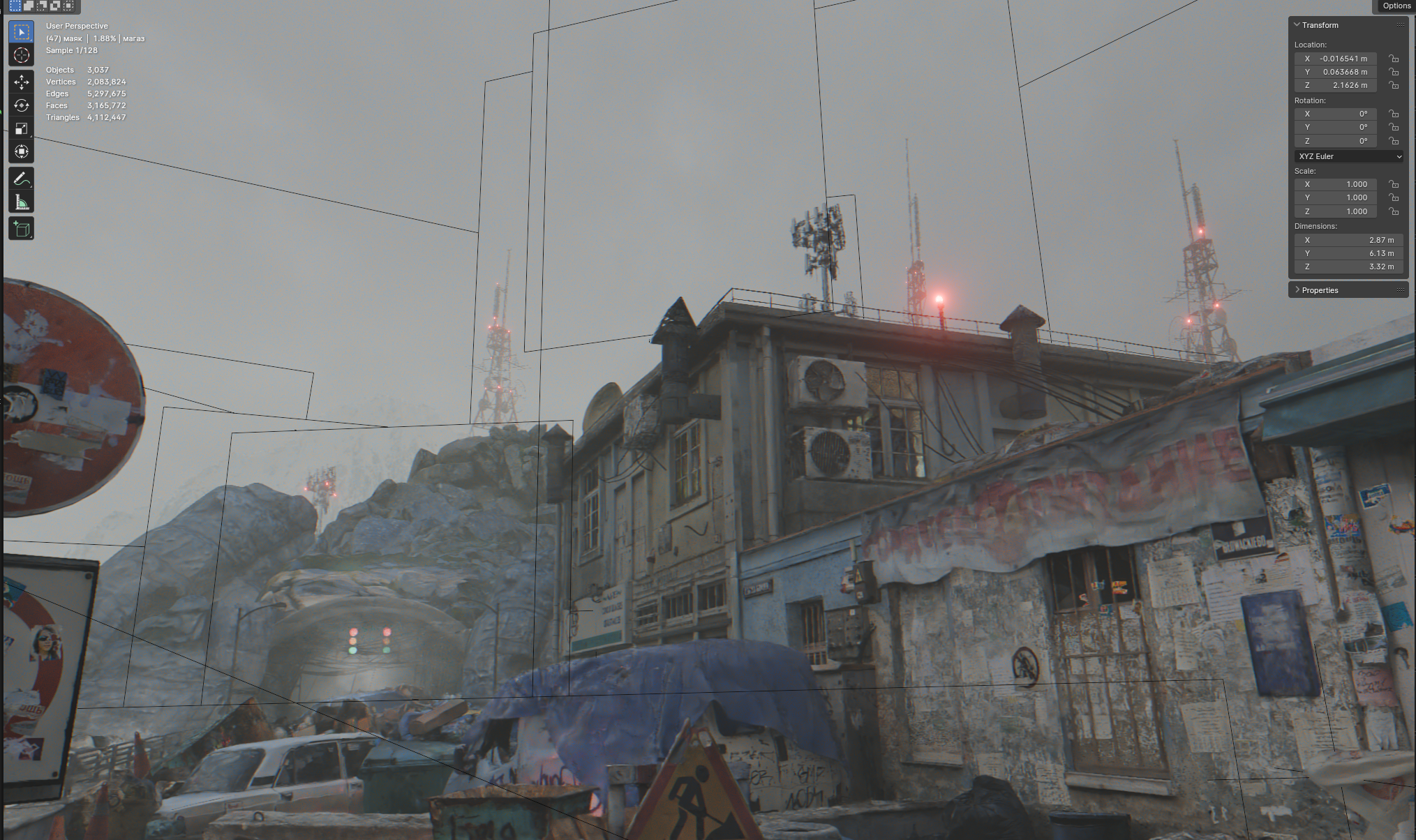Select the Rotate tool
This screenshot has height=840, width=1416.
[21, 105]
